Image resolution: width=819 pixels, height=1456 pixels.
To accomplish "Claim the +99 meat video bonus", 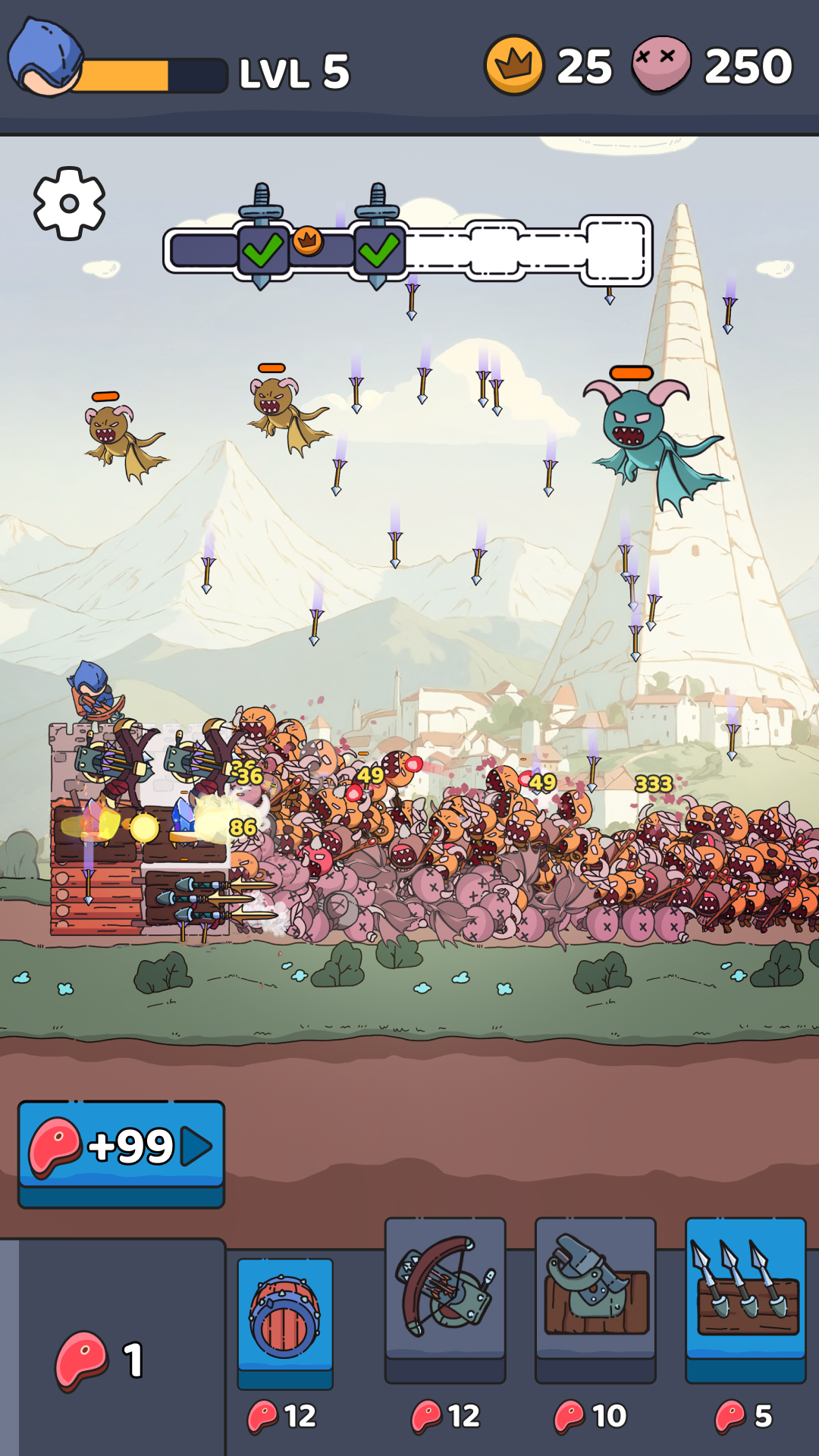I will pos(121,1146).
